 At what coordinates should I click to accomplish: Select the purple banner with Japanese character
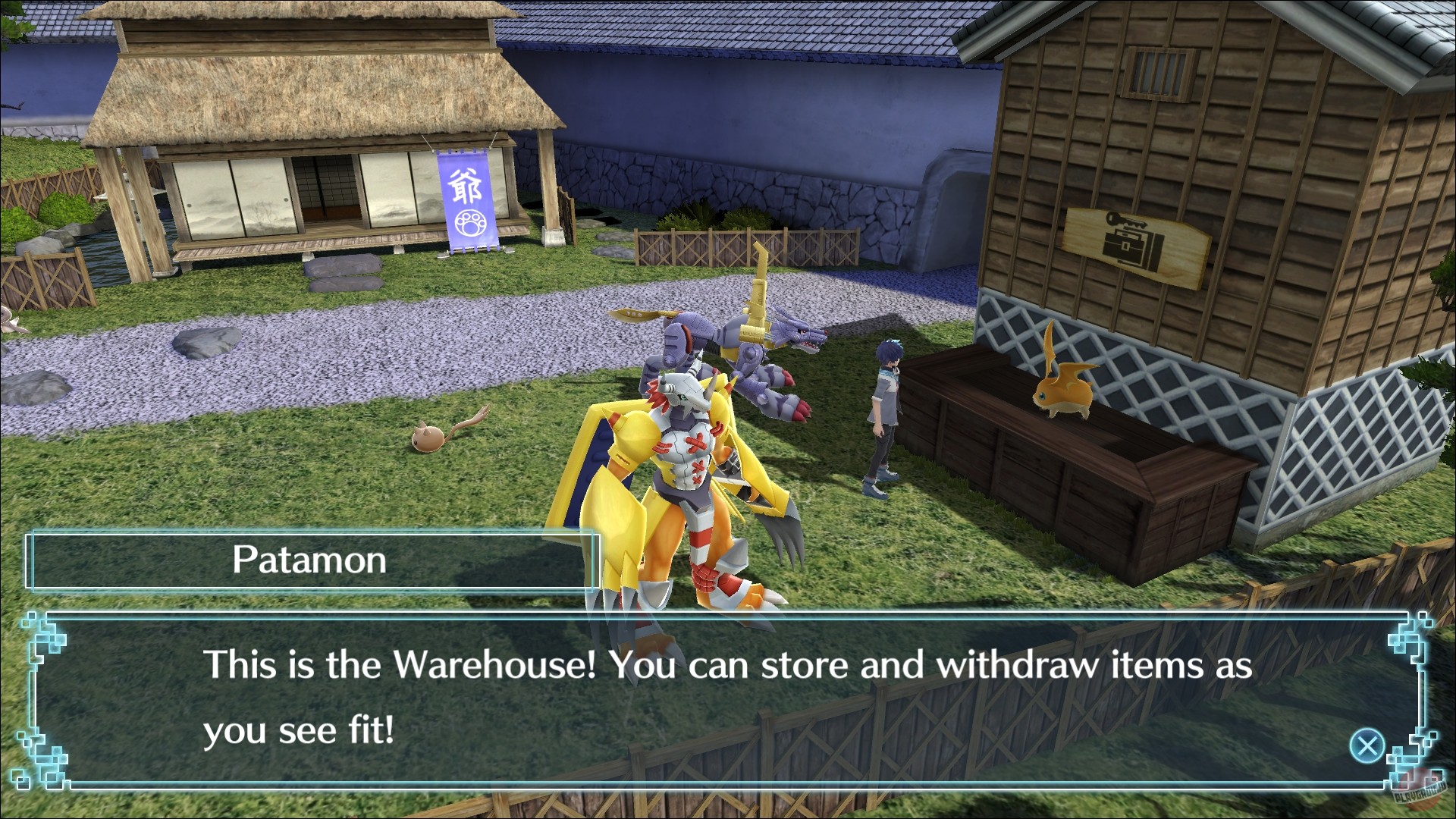(469, 201)
